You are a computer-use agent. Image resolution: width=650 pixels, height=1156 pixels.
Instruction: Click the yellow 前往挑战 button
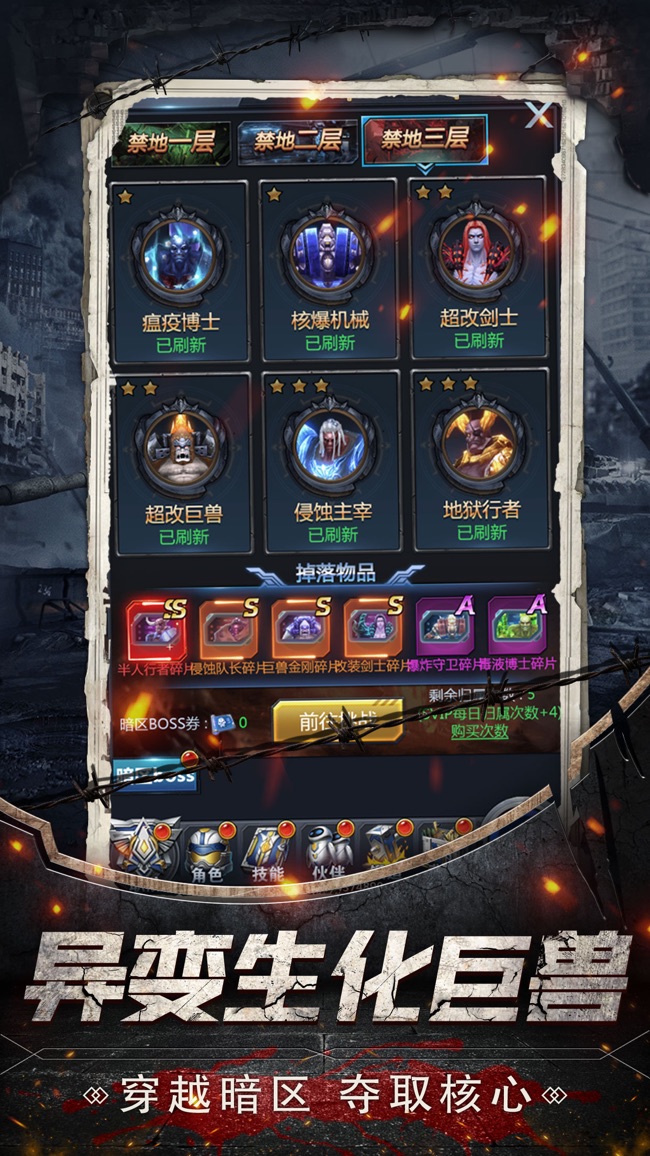(x=337, y=719)
